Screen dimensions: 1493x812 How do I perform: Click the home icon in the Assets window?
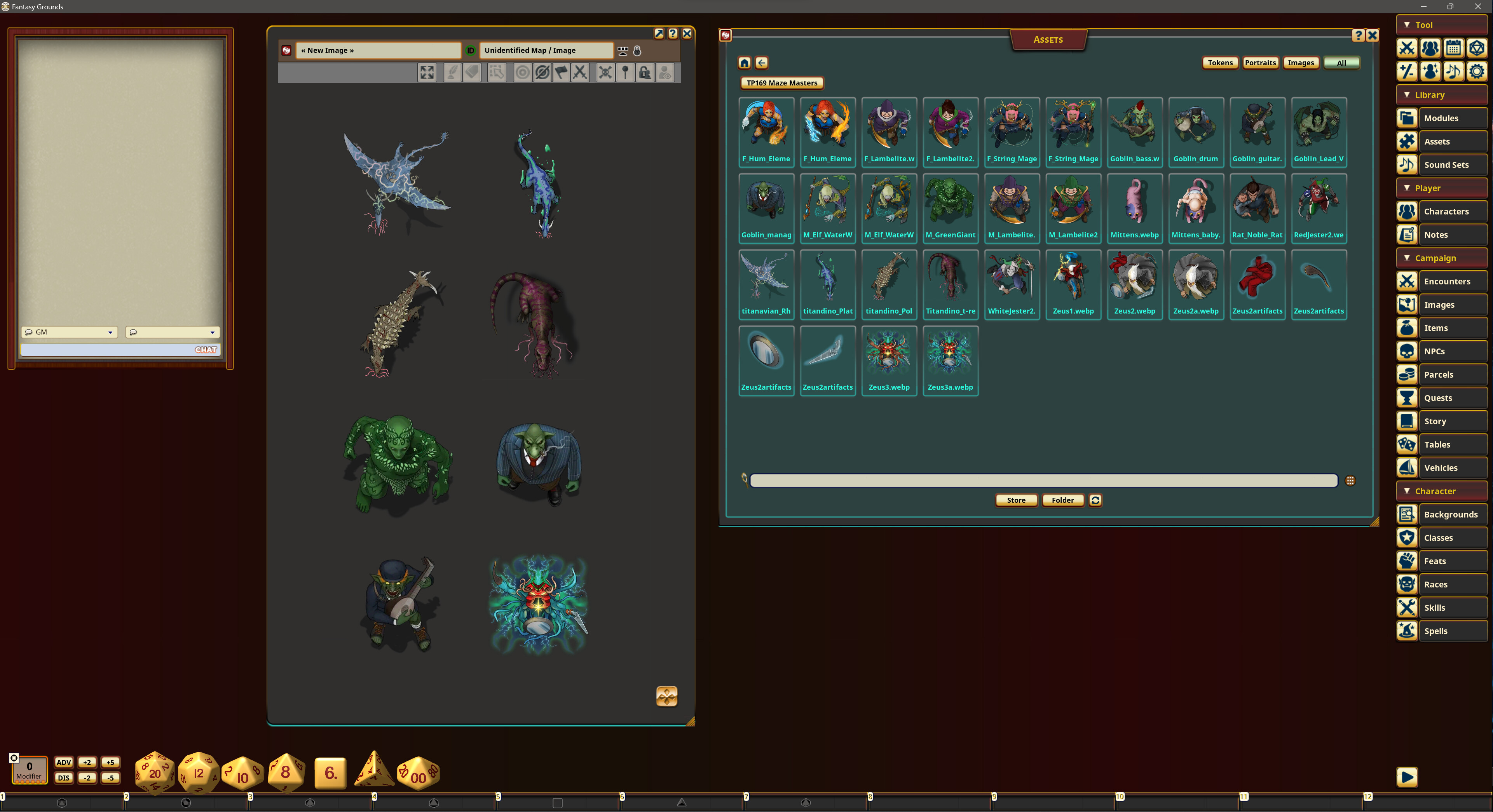click(744, 63)
